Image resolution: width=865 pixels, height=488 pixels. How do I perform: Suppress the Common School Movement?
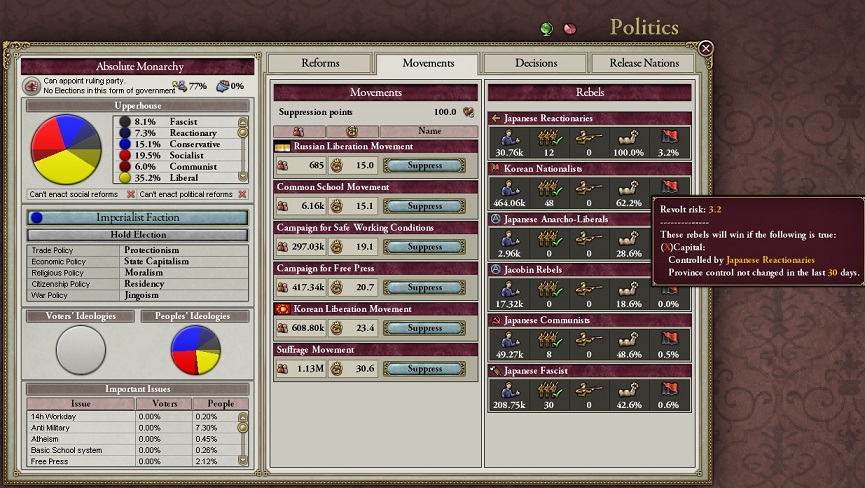click(425, 207)
